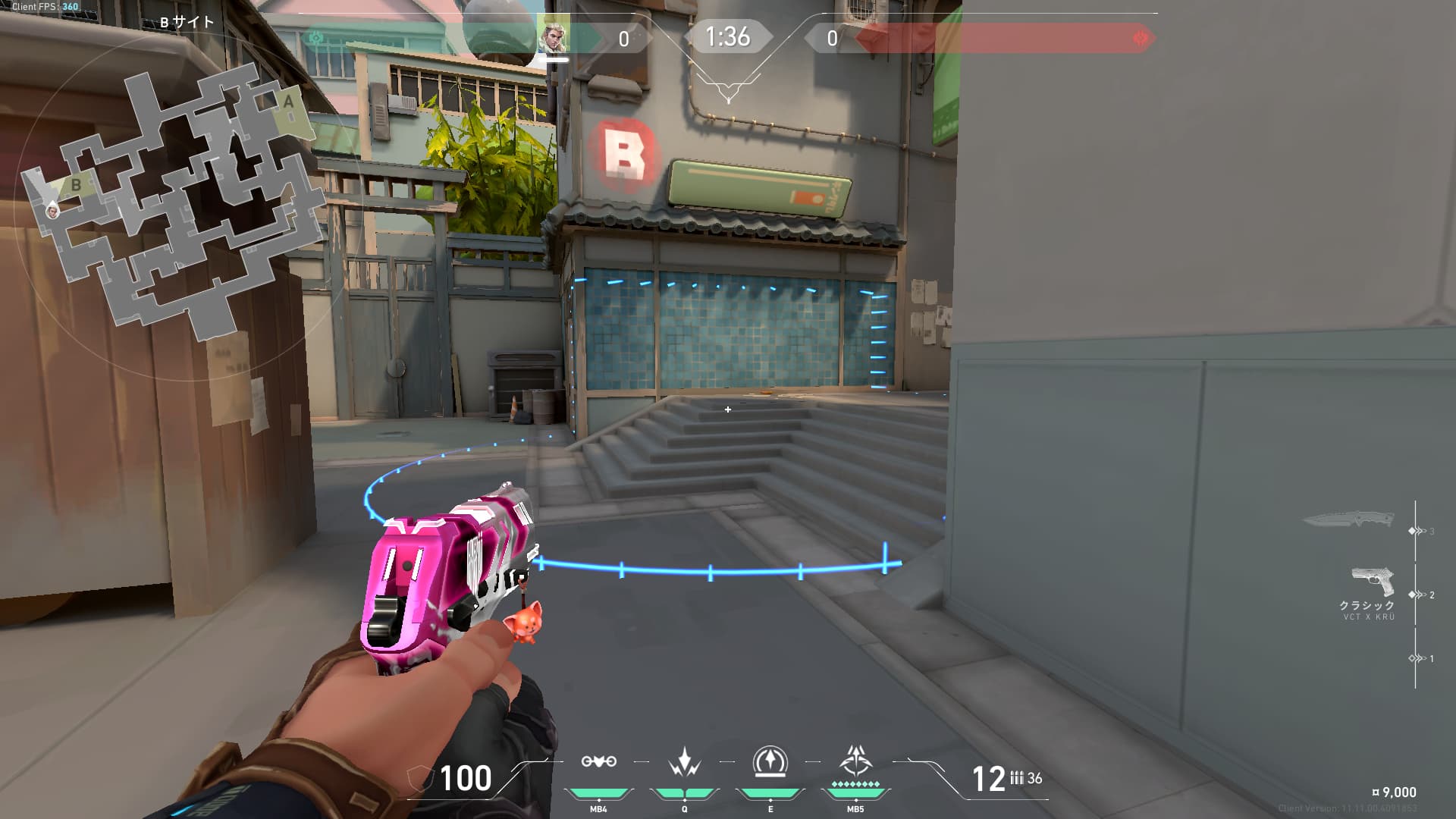Click the B site marker on the minimap
The height and width of the screenshot is (819, 1456).
[76, 184]
